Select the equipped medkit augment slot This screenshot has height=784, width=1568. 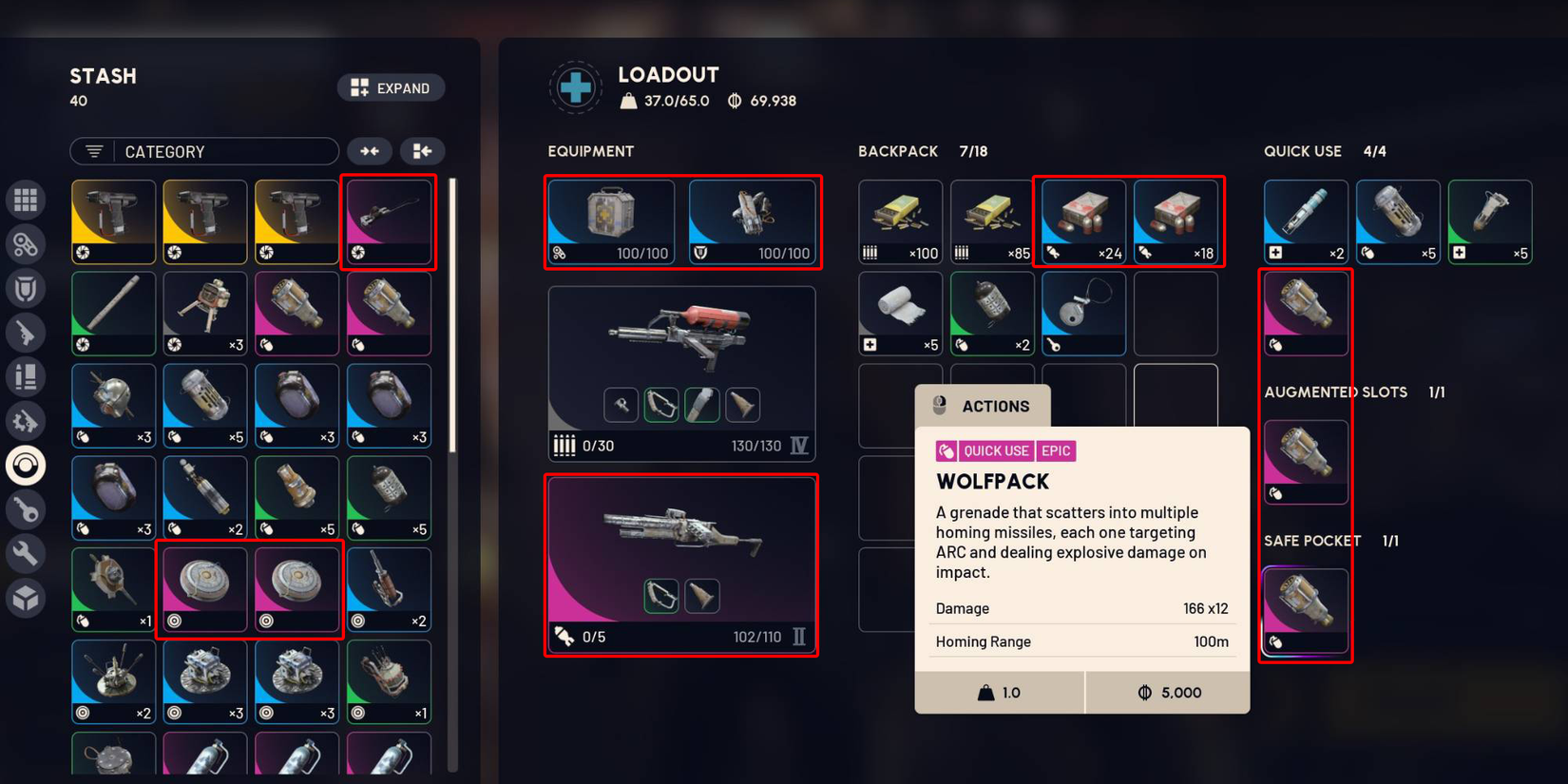point(611,222)
